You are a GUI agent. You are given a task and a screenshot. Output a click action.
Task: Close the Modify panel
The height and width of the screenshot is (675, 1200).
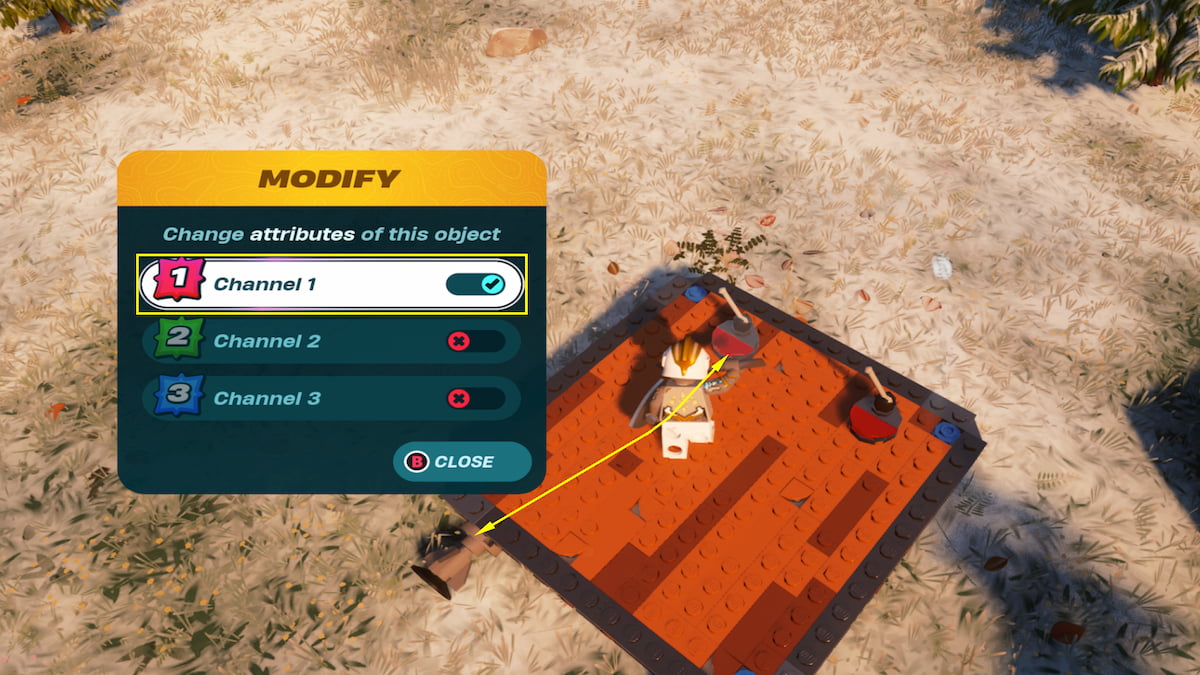[461, 462]
